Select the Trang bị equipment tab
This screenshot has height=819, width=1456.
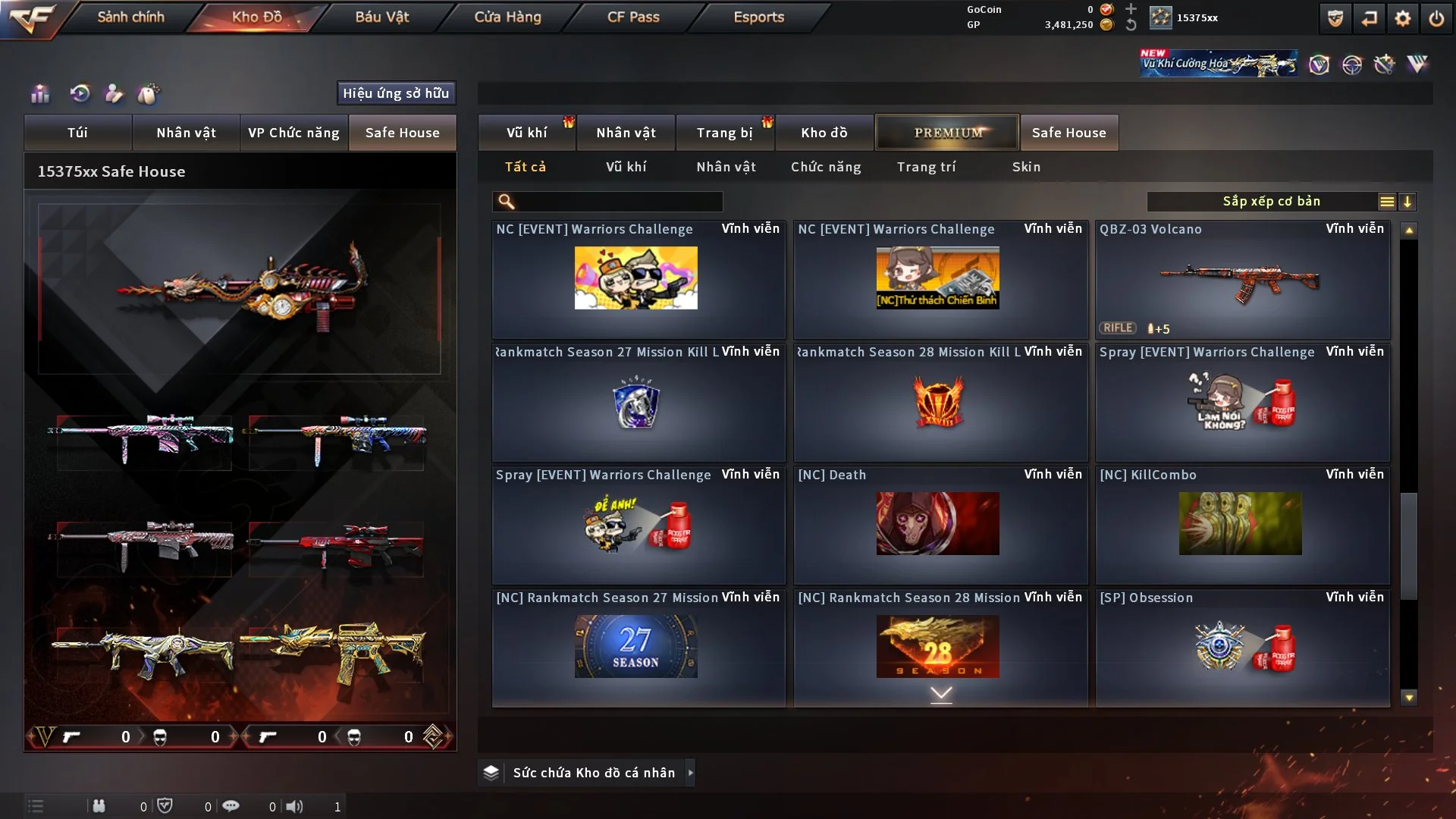click(724, 133)
